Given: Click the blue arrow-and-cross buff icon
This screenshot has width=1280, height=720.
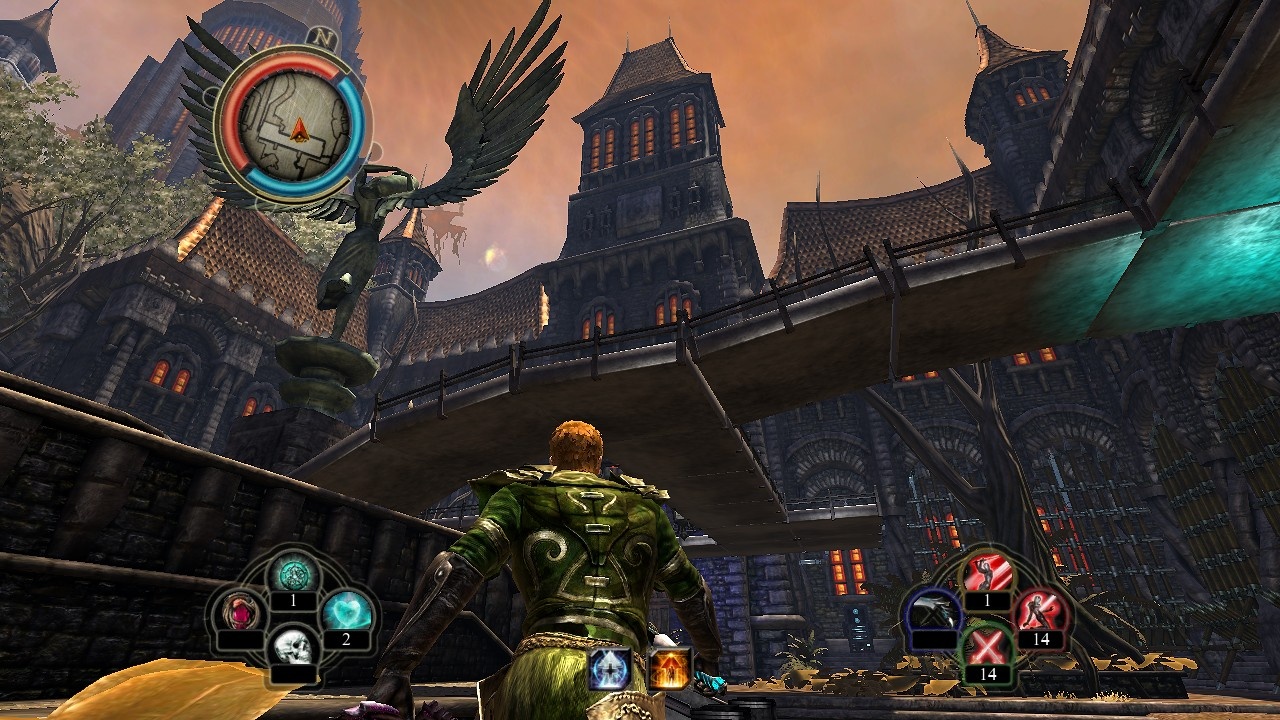Looking at the screenshot, I should [609, 668].
